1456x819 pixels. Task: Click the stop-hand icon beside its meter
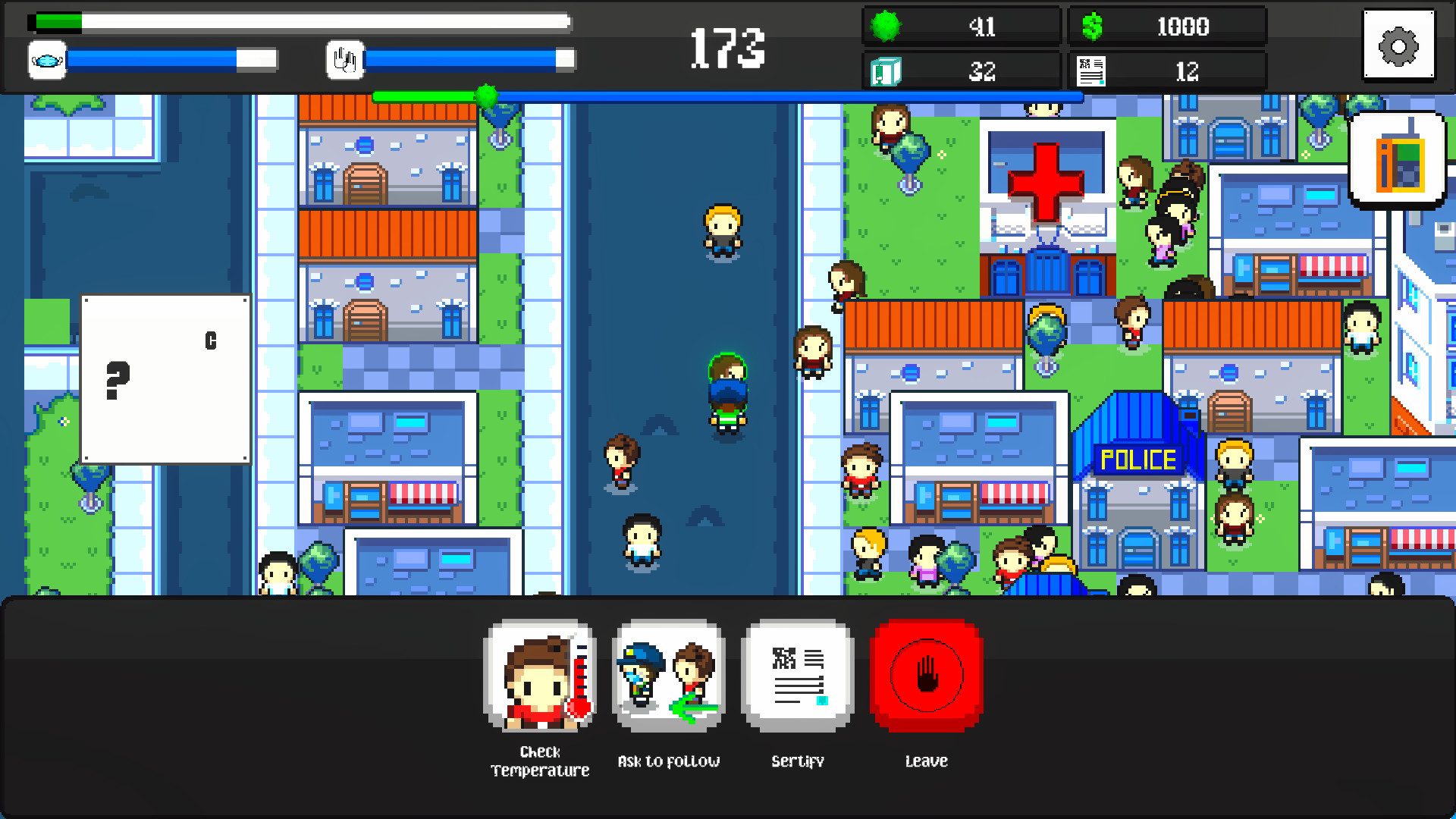[345, 59]
